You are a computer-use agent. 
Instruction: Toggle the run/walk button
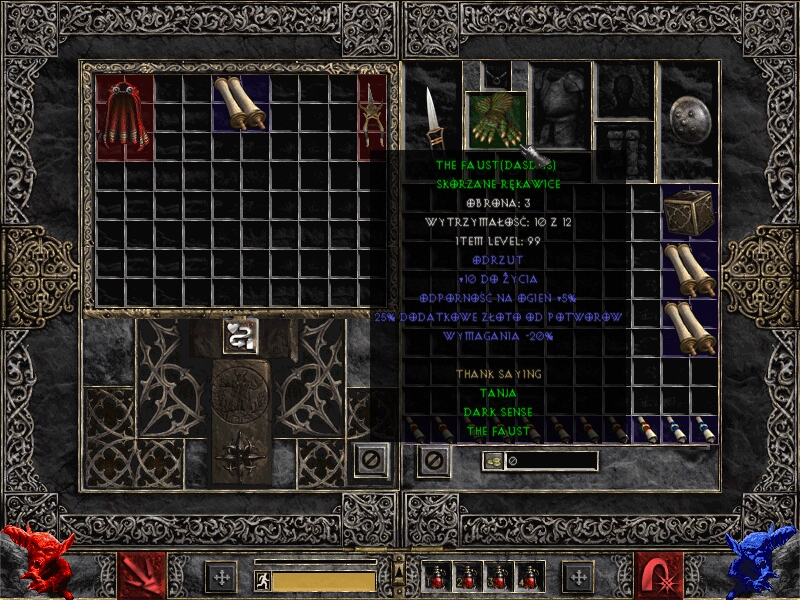(x=262, y=580)
